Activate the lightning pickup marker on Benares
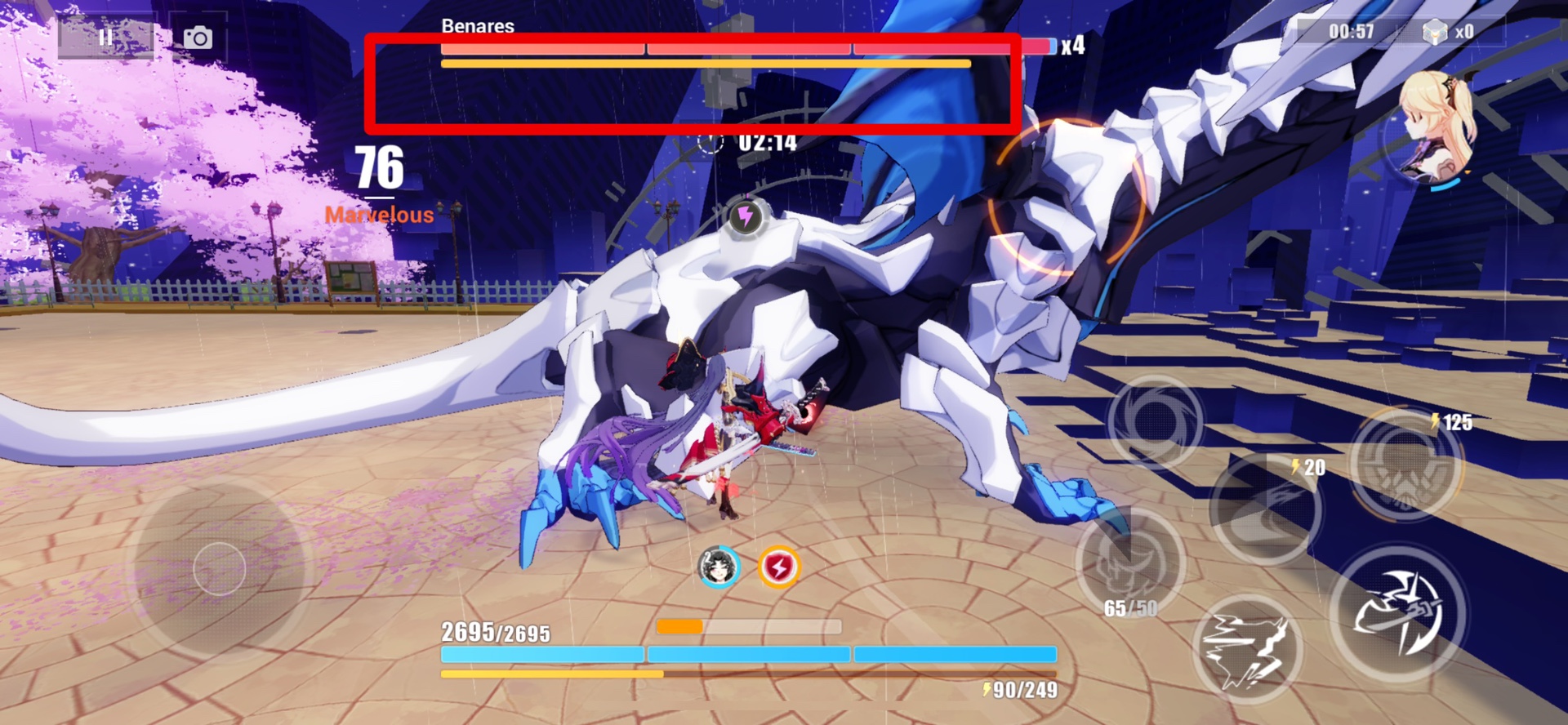1568x725 pixels. 745,216
